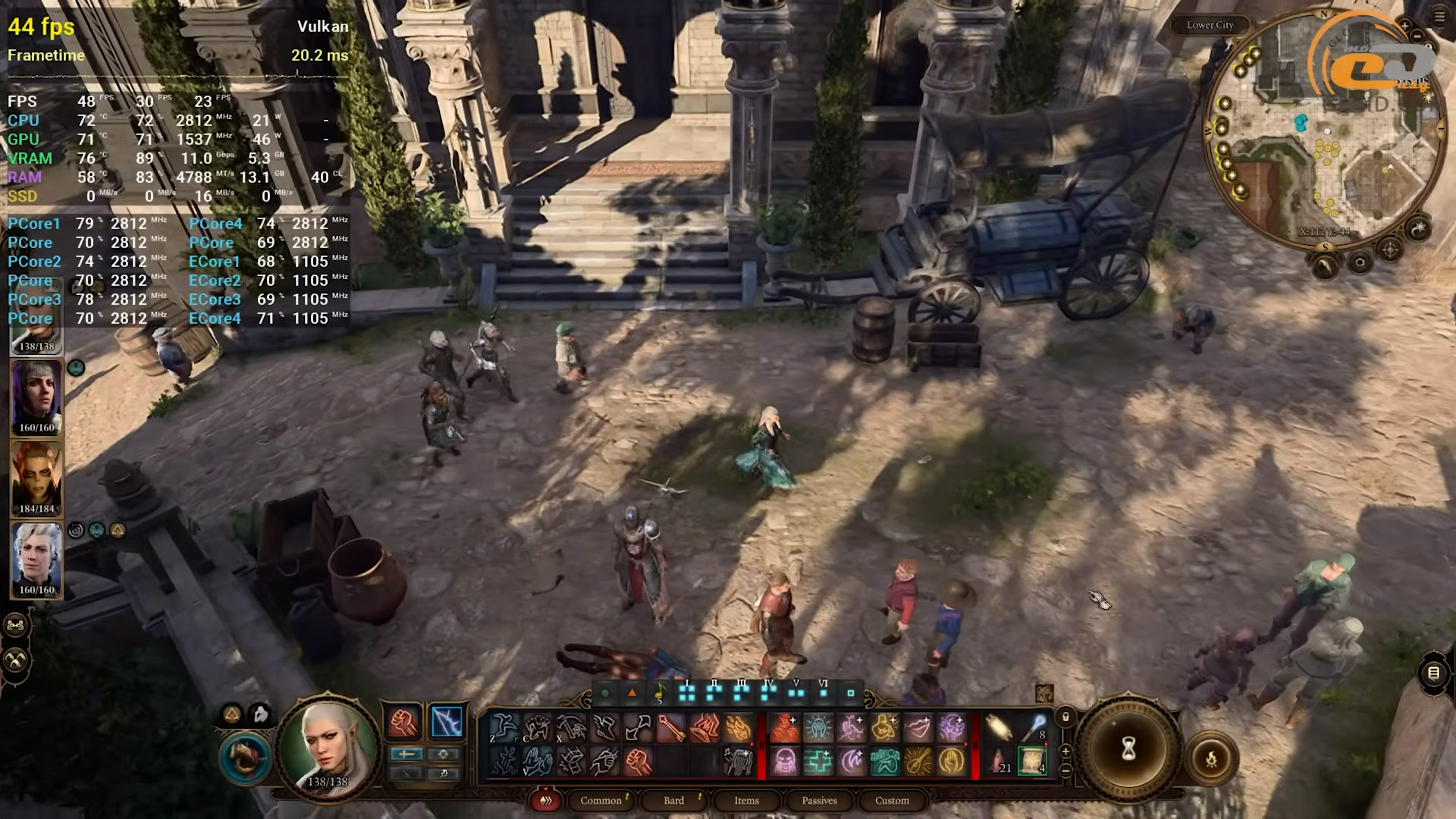1456x819 pixels.
Task: Select the potion slot showing 21
Action: [999, 761]
